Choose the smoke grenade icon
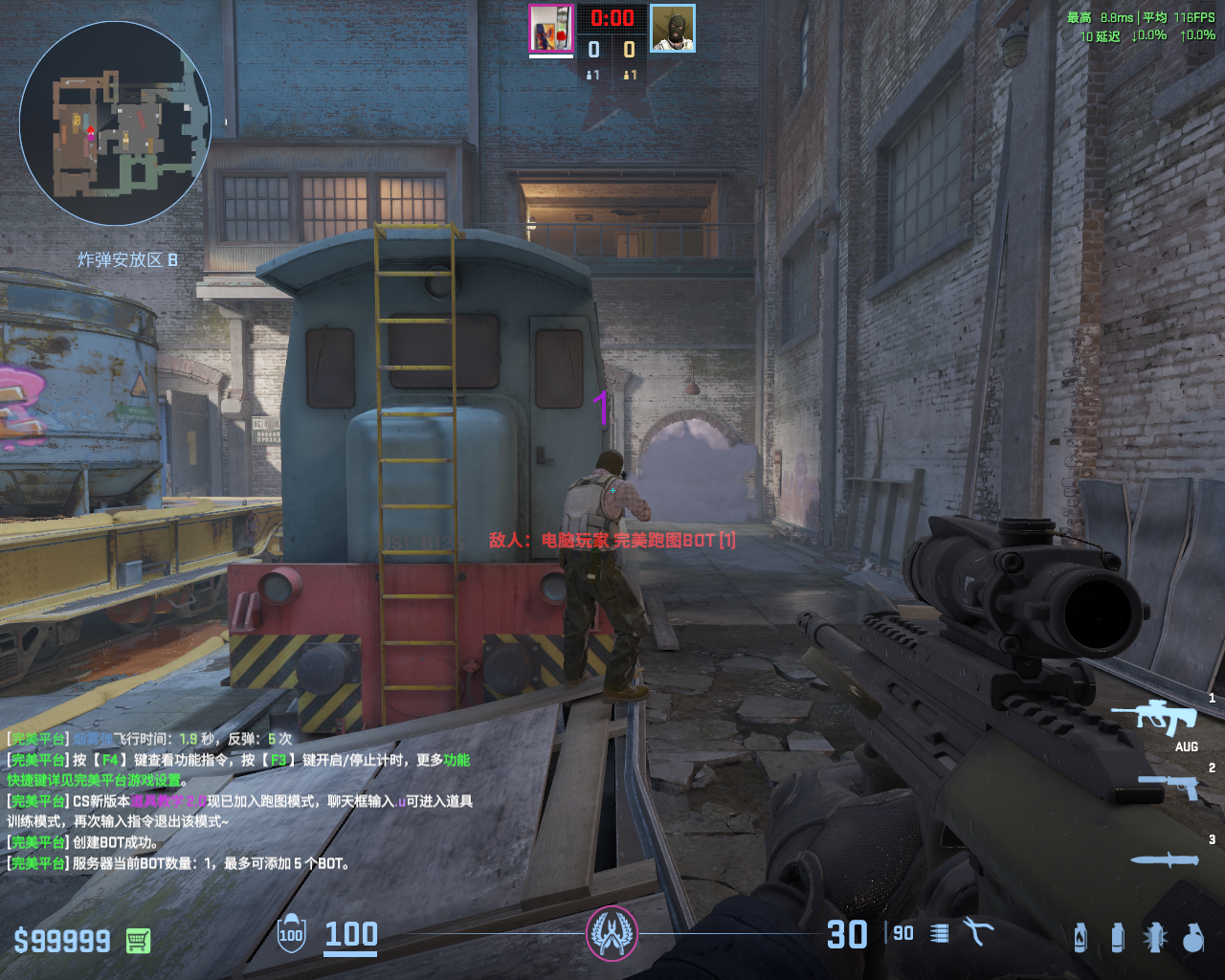 pos(1117,937)
